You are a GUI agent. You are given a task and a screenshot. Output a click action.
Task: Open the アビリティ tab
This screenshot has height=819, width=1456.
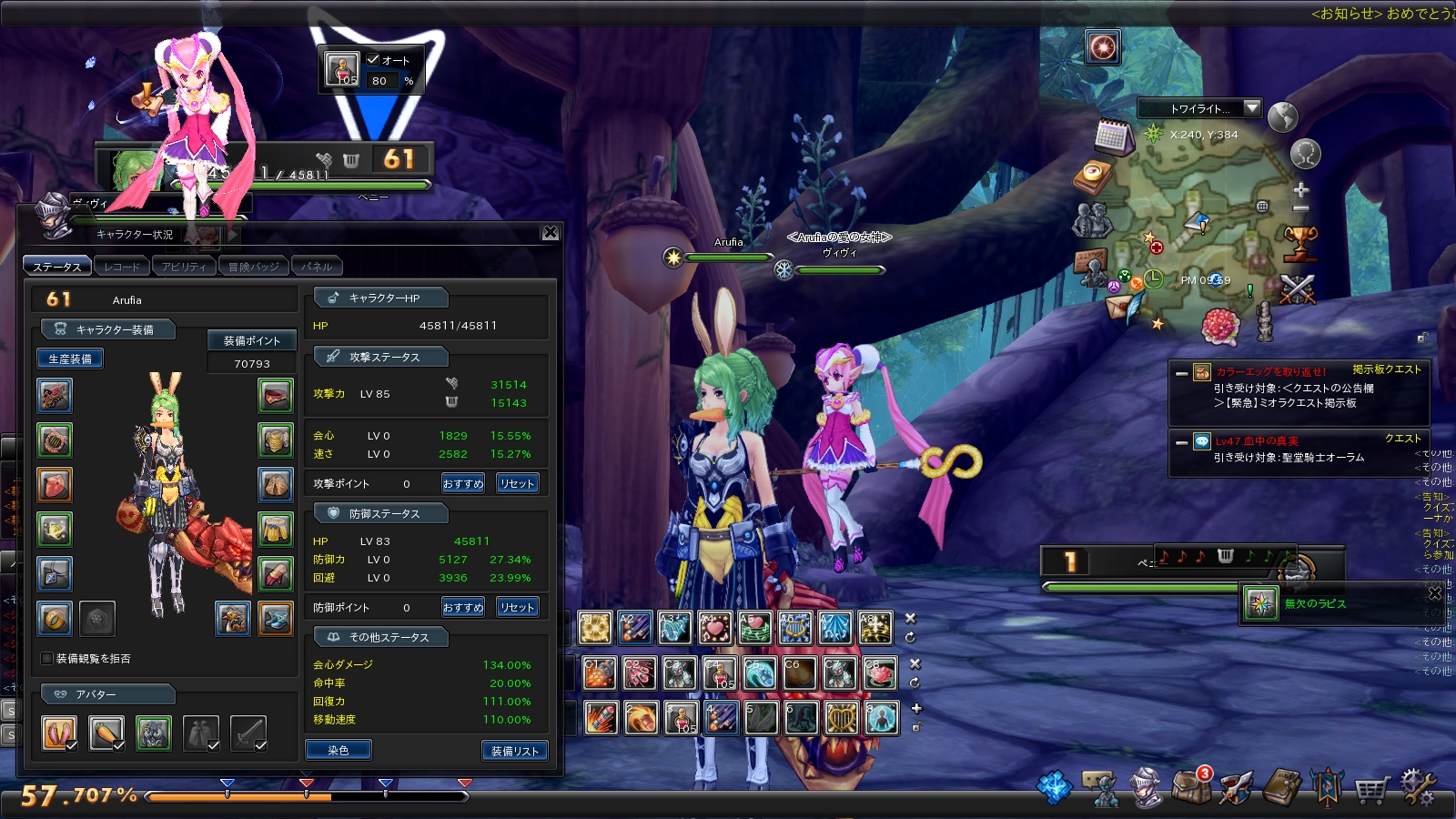click(x=184, y=267)
